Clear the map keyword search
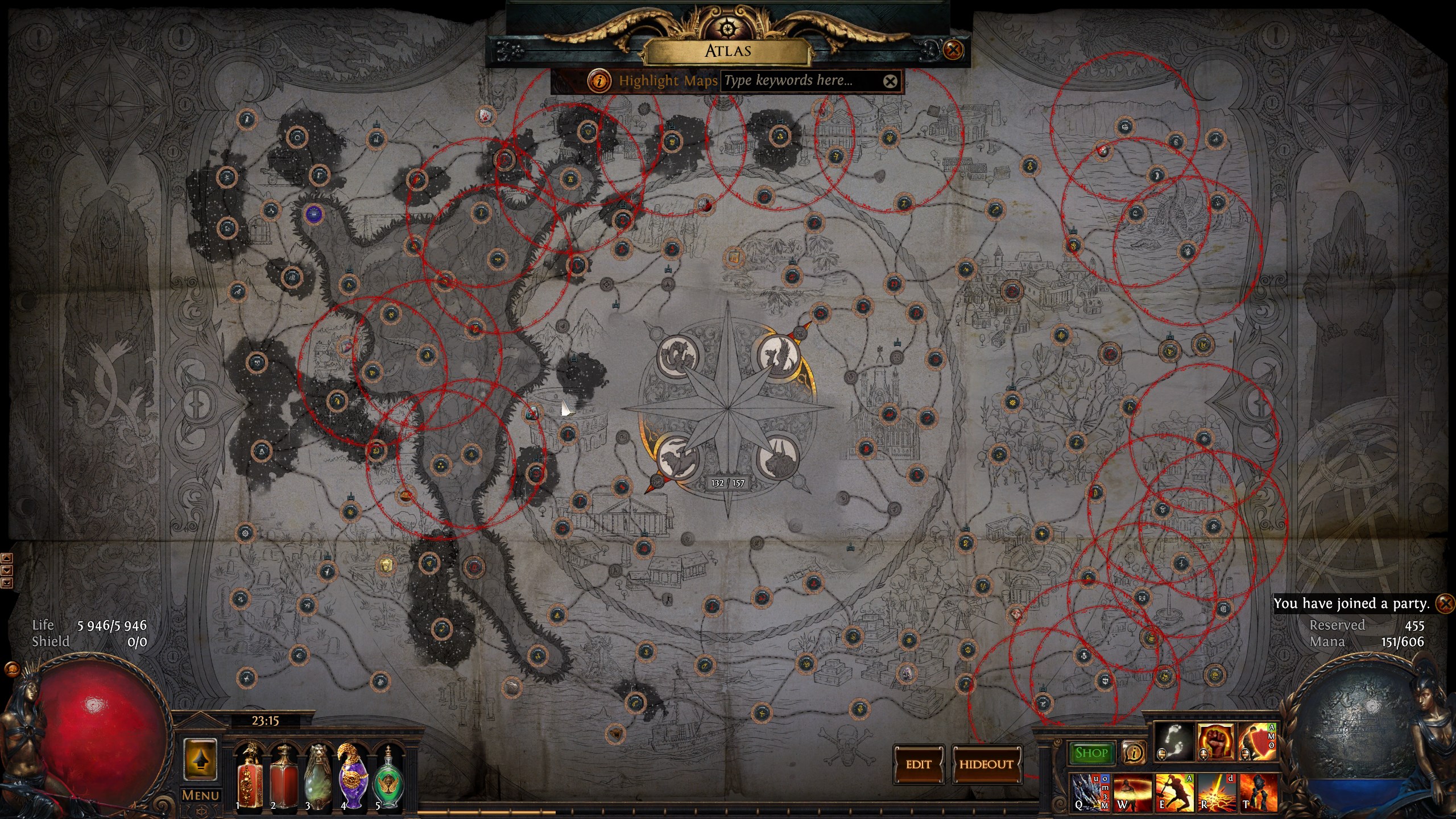Screen dimensions: 1456x819 pyautogui.click(x=890, y=81)
